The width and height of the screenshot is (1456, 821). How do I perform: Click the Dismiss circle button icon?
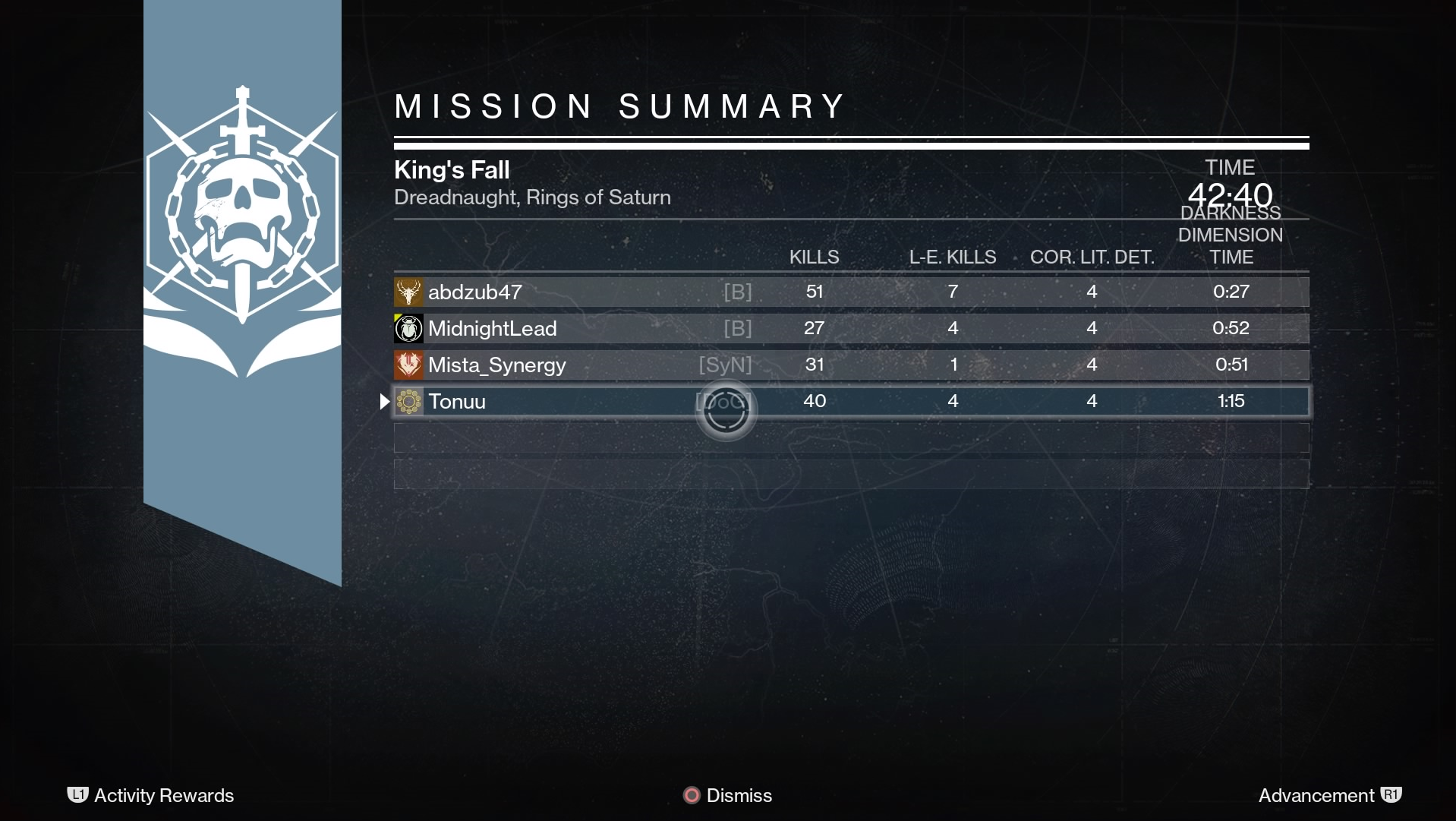tap(691, 795)
